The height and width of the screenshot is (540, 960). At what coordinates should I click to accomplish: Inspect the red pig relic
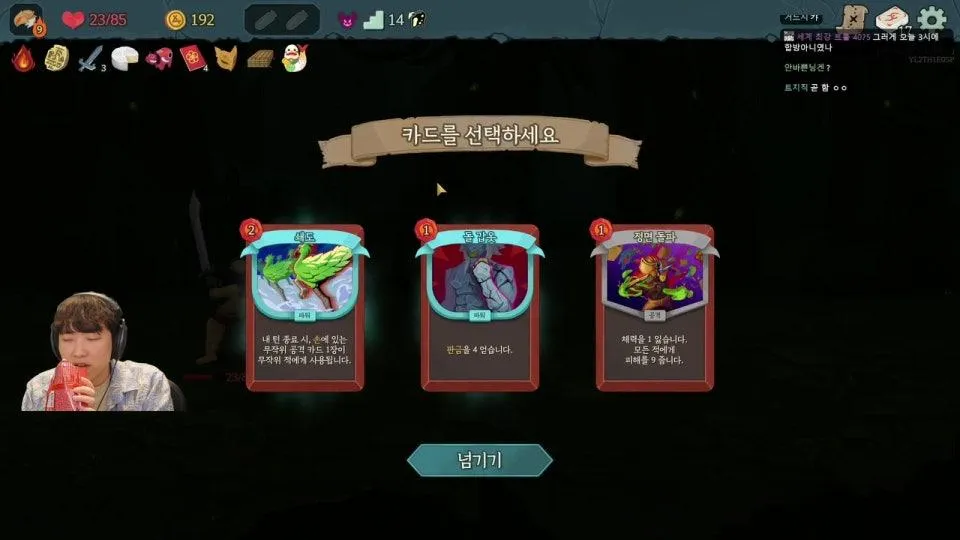159,59
